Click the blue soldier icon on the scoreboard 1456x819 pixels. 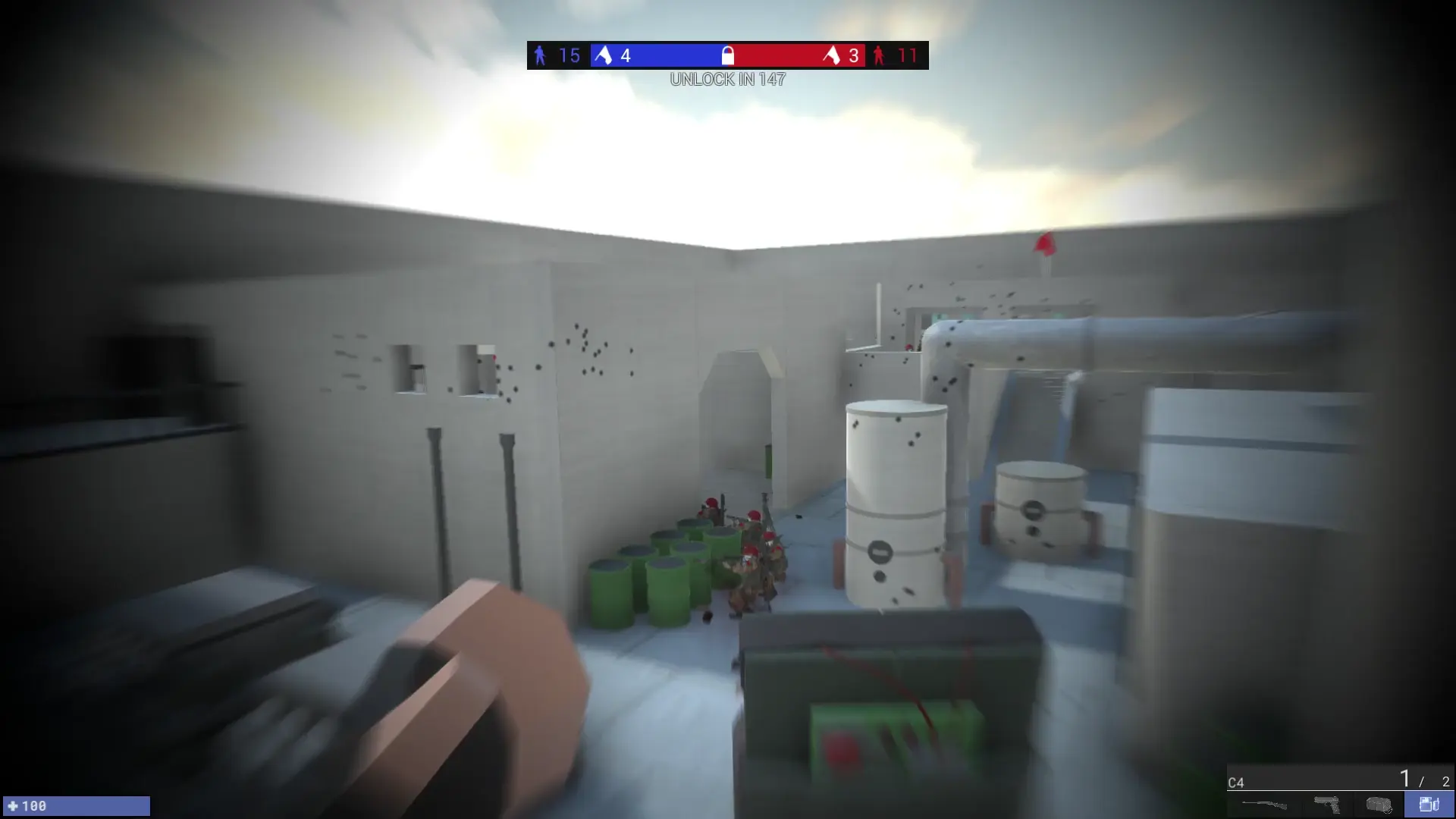(540, 55)
